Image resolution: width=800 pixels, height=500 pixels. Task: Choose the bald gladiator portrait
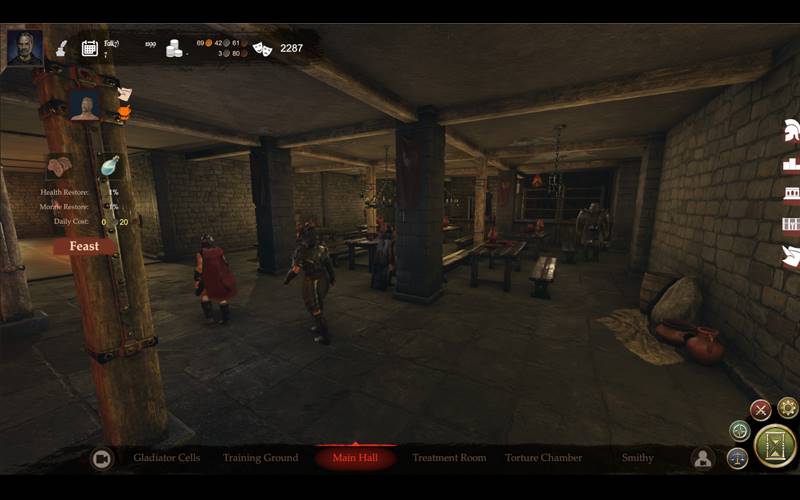pyautogui.click(x=85, y=105)
